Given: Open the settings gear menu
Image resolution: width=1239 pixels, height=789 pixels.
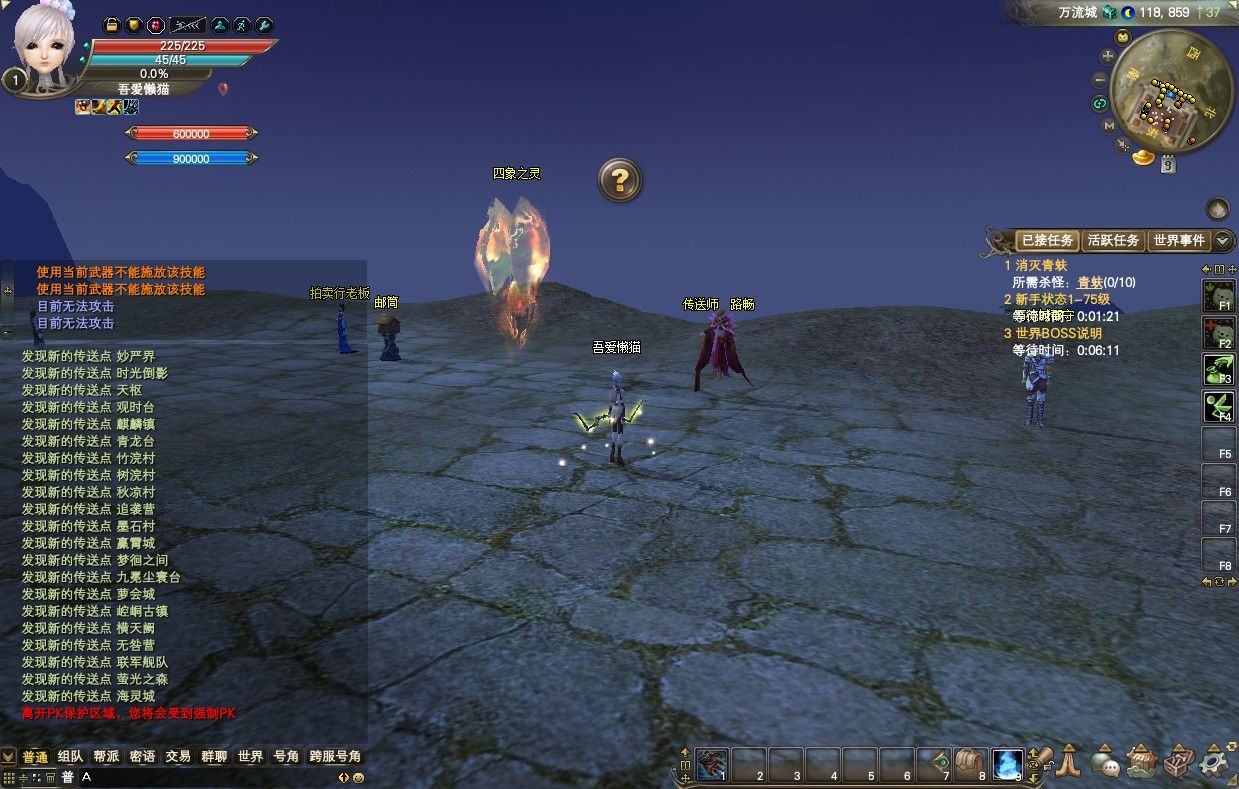Looking at the screenshot, I should [x=1214, y=763].
